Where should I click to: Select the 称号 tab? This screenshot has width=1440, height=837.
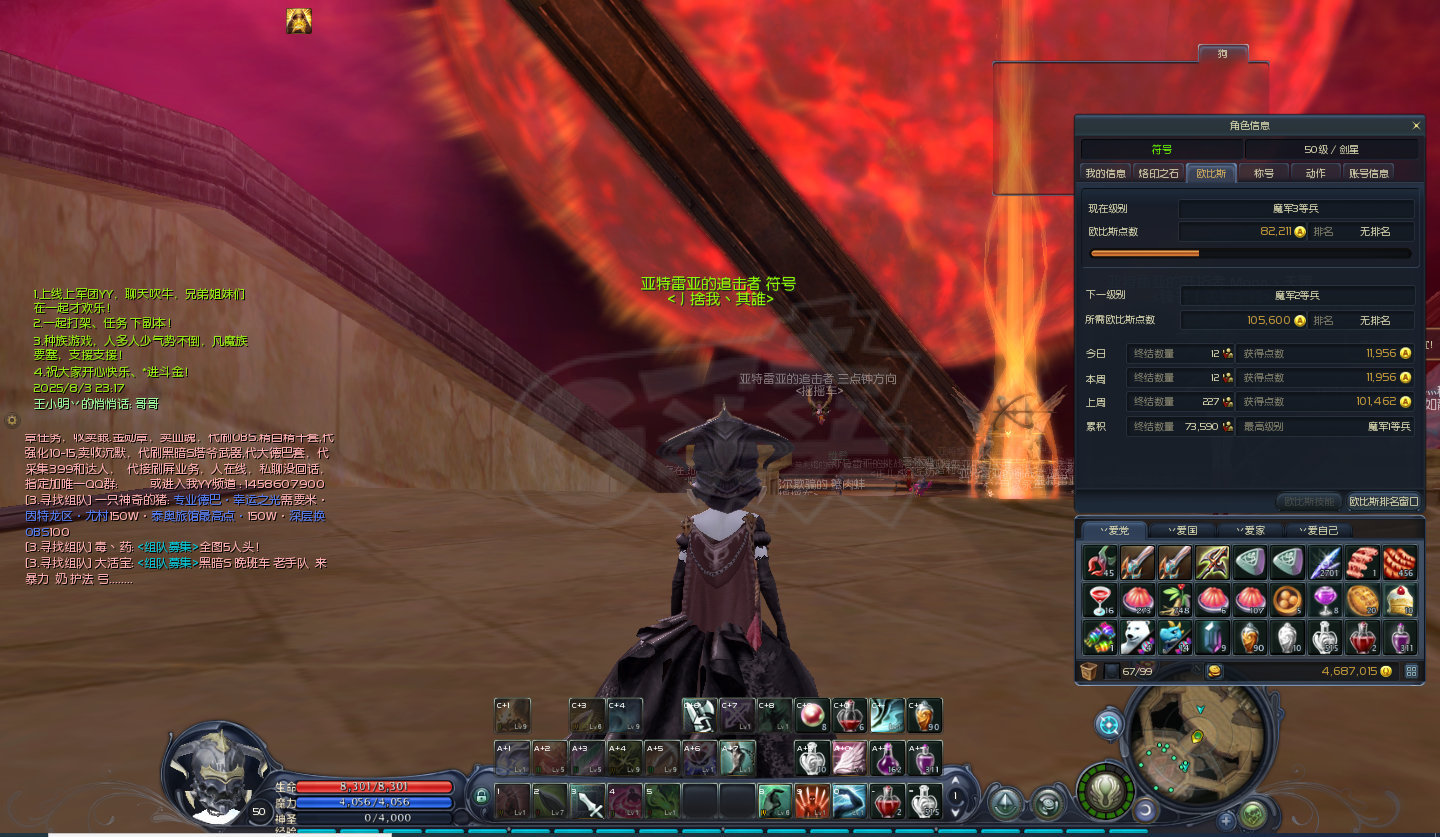tap(1264, 173)
